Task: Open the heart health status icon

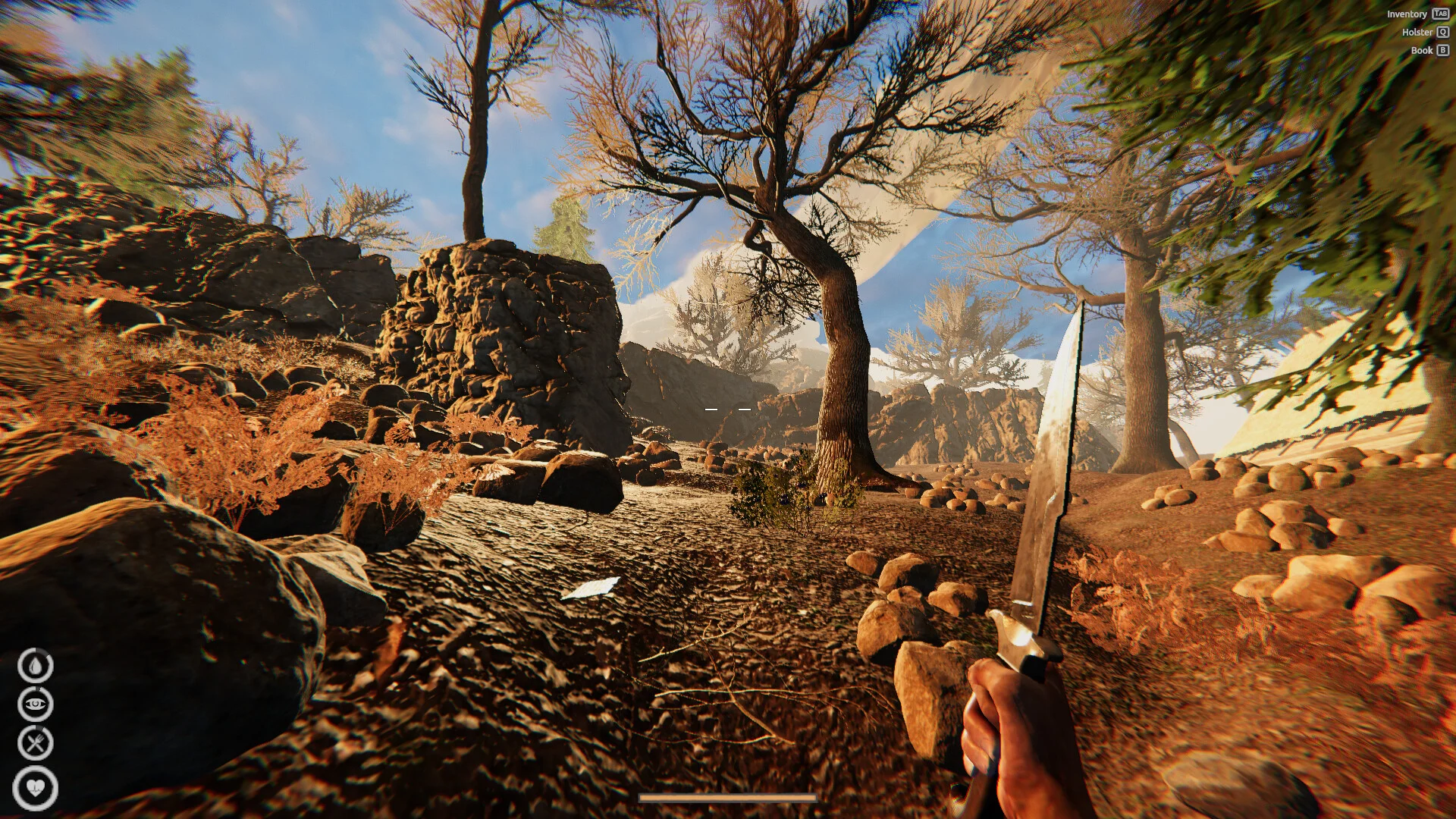Action: [36, 787]
